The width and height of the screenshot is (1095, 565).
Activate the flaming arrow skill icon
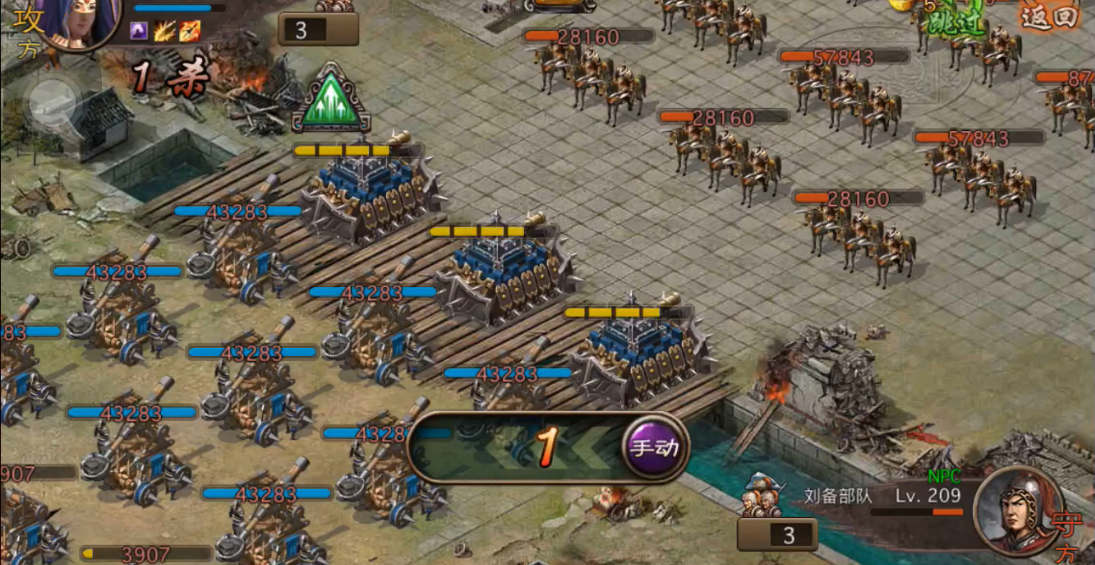pos(189,31)
